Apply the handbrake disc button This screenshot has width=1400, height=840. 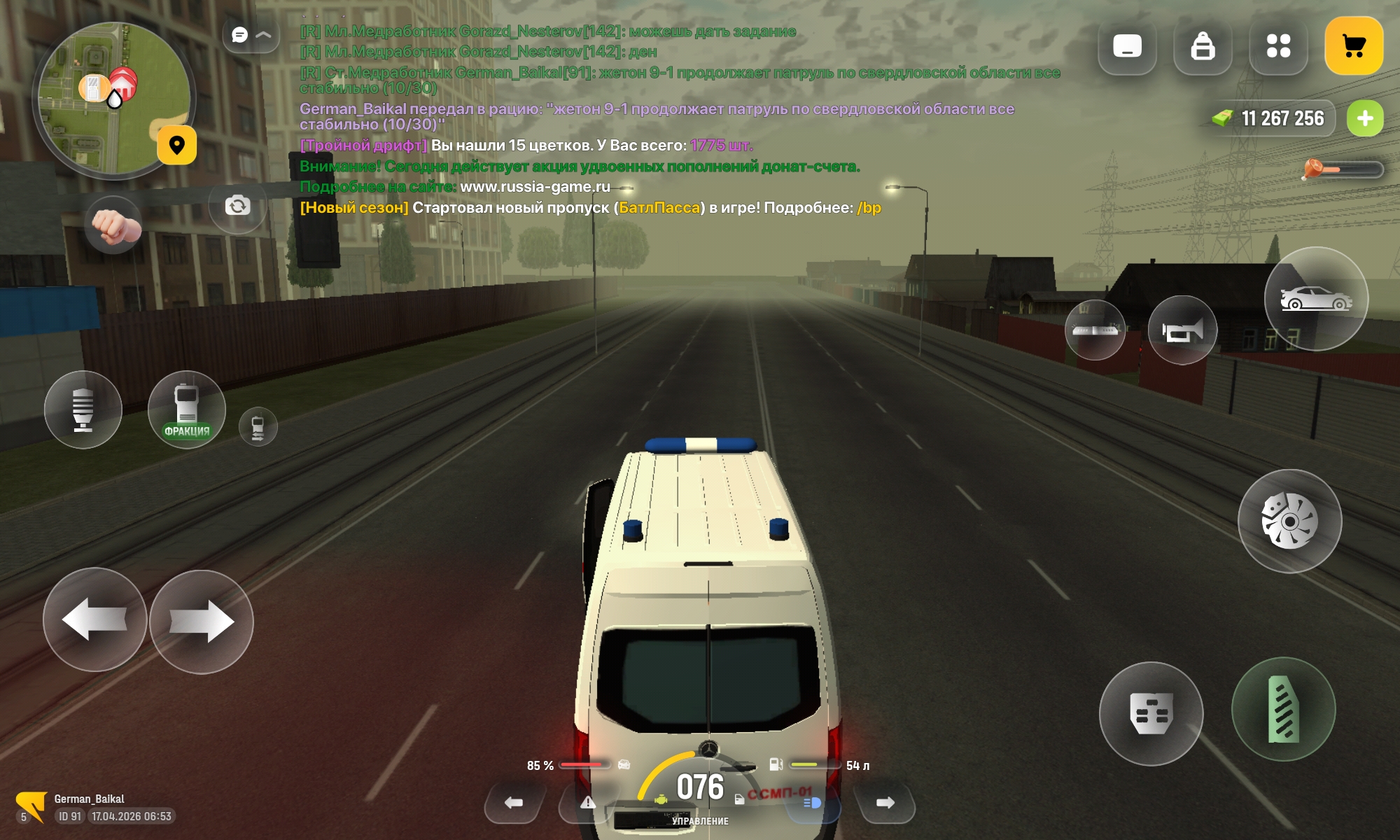click(1289, 521)
